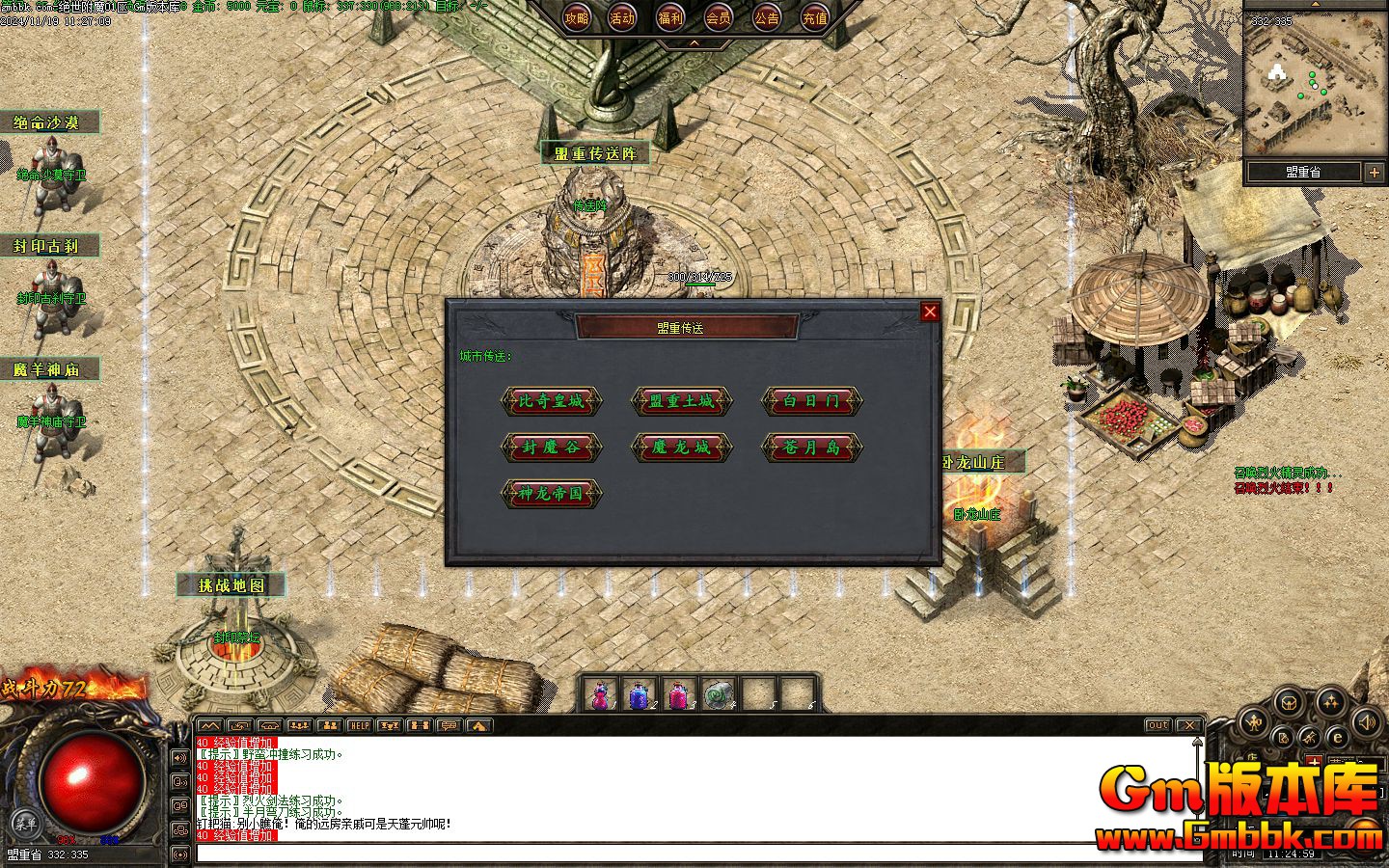Go to 苍月岛
Screen dimensions: 1389x868
[x=811, y=448]
